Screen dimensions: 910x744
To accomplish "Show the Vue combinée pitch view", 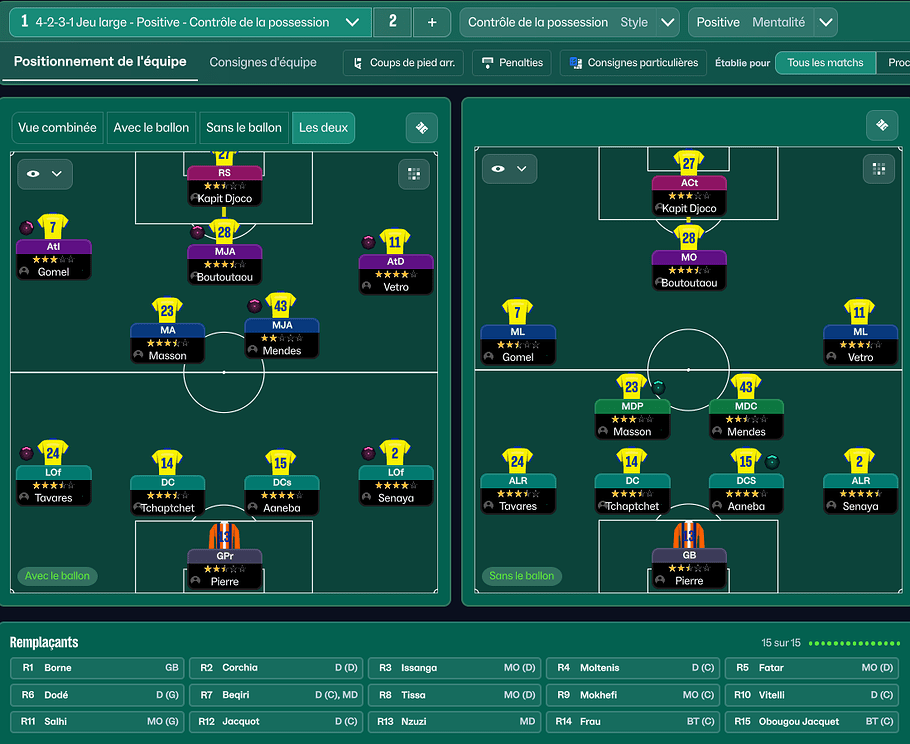I will coord(58,128).
